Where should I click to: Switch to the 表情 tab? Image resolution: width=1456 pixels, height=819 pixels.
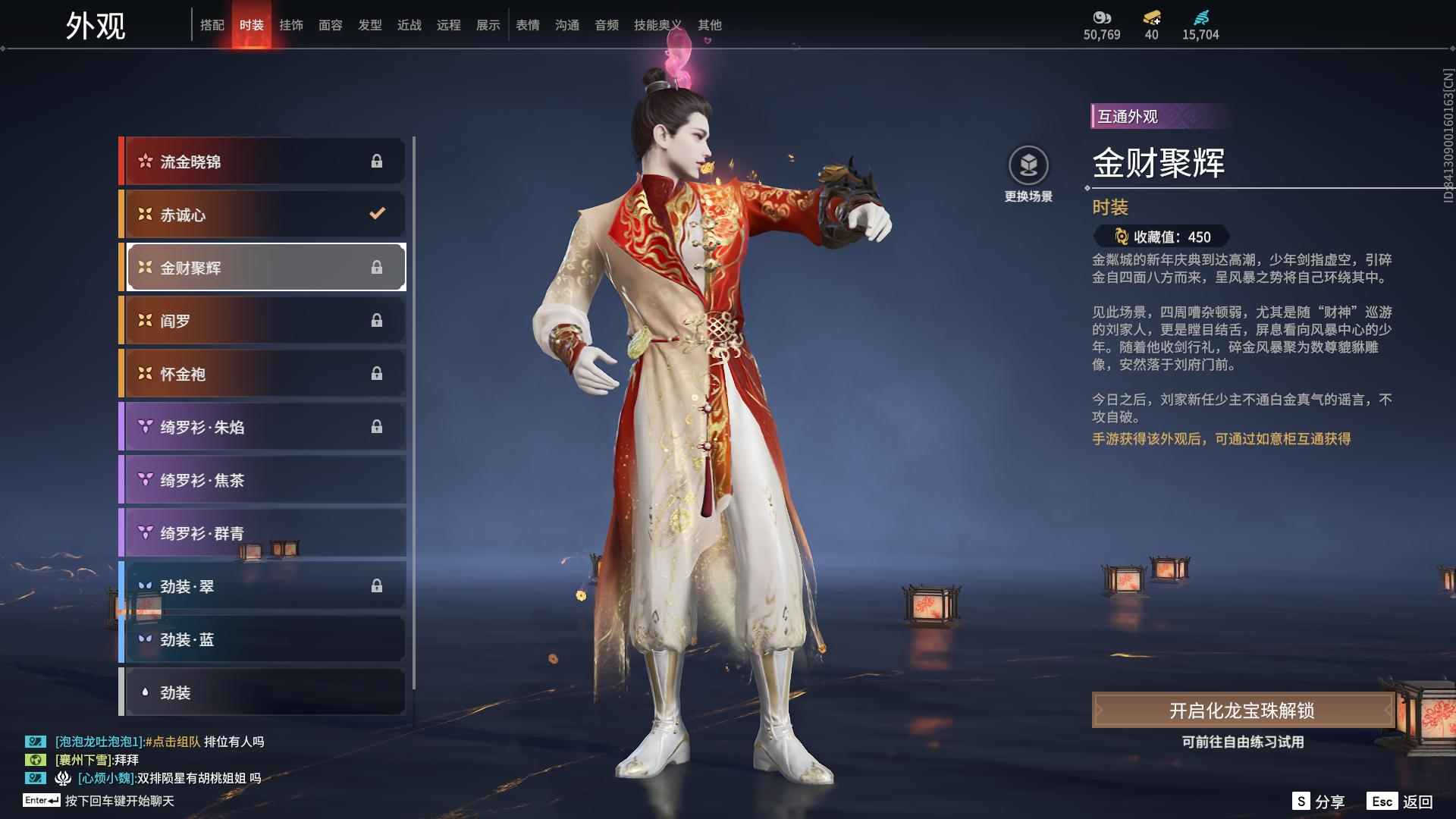click(x=527, y=25)
